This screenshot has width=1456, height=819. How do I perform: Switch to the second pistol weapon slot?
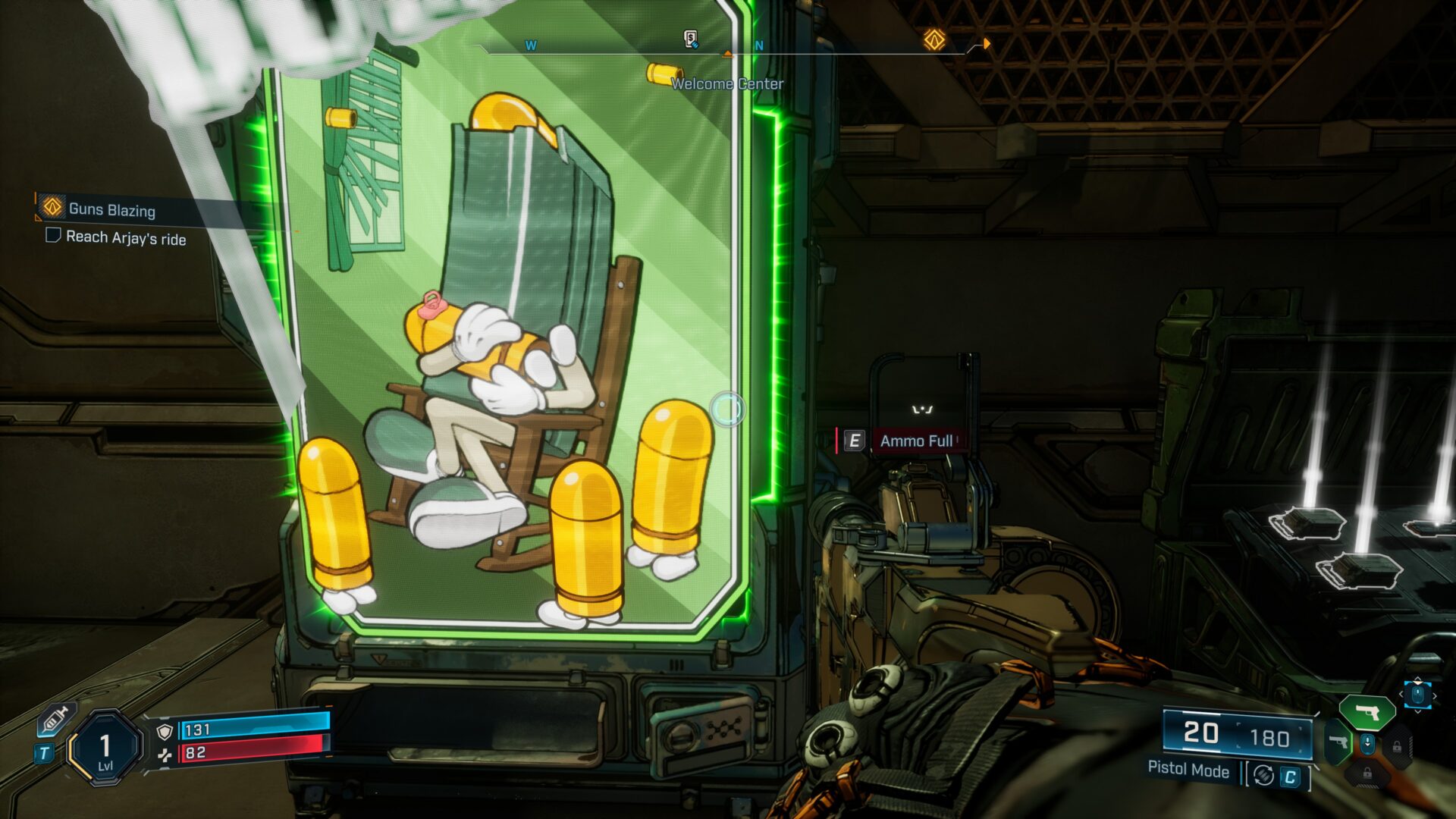pos(1339,742)
